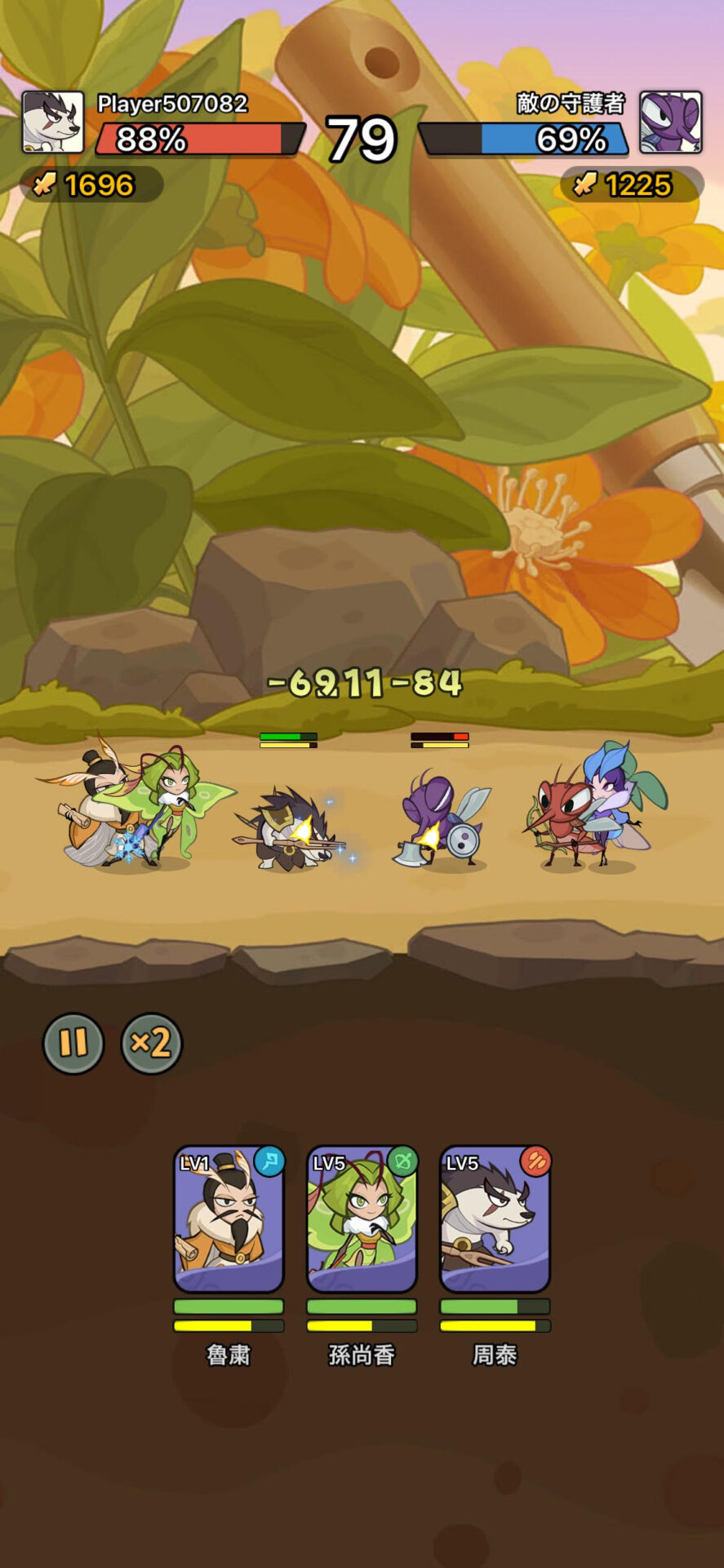Image resolution: width=724 pixels, height=1568 pixels.
Task: Select the 魯肅 LV1 hero card
Action: pos(229,1218)
